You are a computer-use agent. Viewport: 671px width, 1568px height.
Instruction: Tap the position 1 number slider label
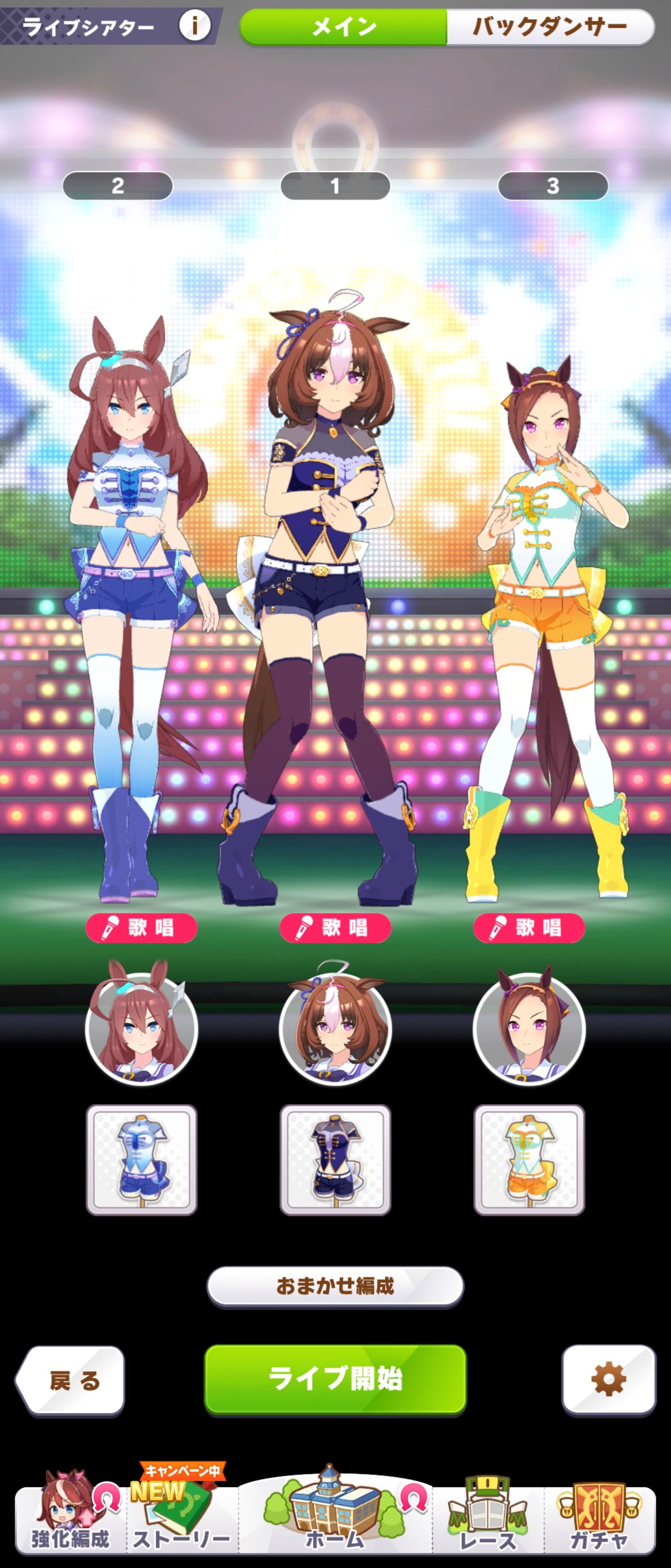[x=336, y=187]
